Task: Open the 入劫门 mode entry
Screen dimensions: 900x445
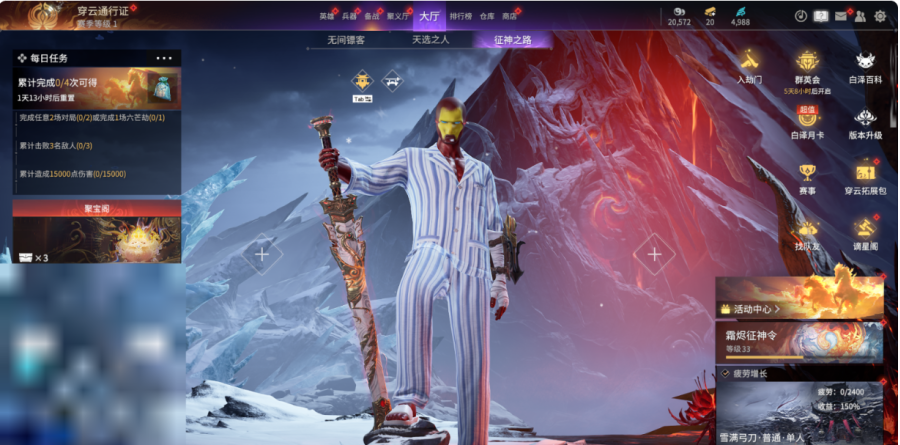Action: (749, 66)
